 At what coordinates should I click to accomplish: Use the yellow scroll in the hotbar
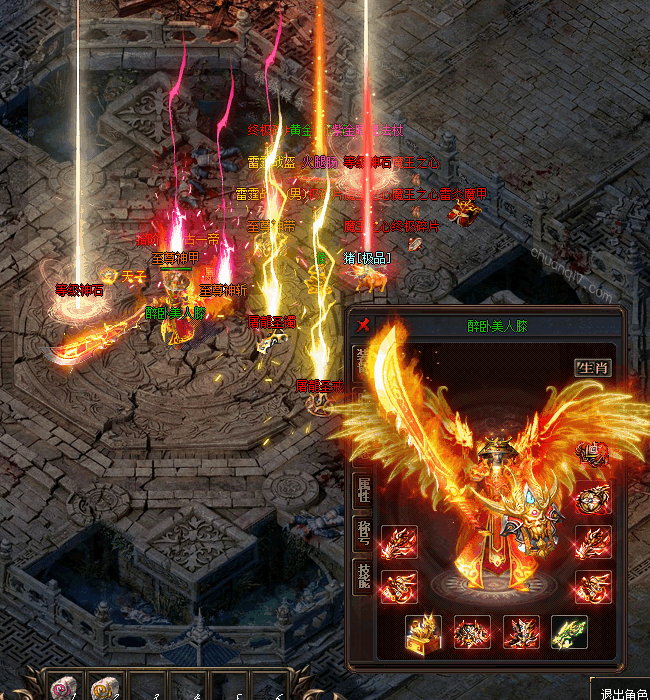tap(103, 688)
